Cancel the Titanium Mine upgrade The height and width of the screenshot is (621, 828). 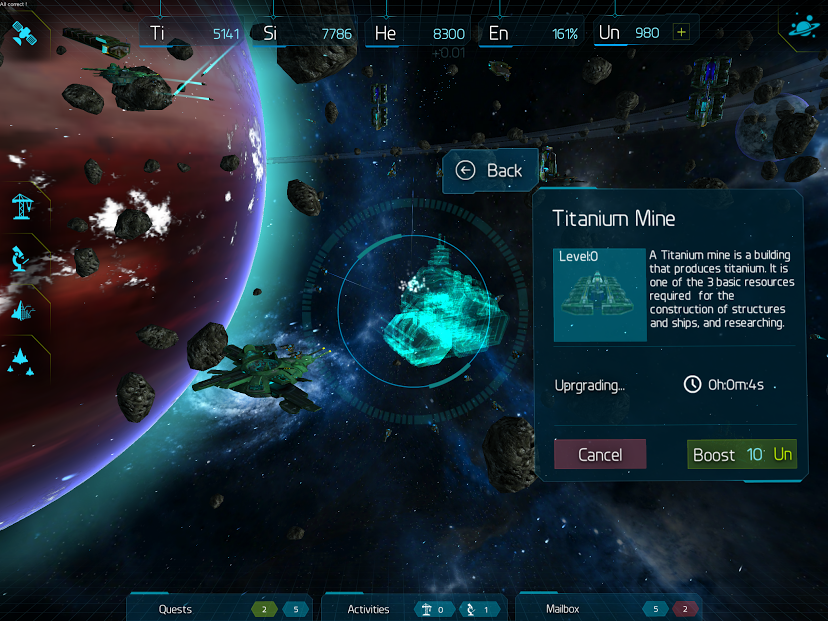click(x=600, y=455)
